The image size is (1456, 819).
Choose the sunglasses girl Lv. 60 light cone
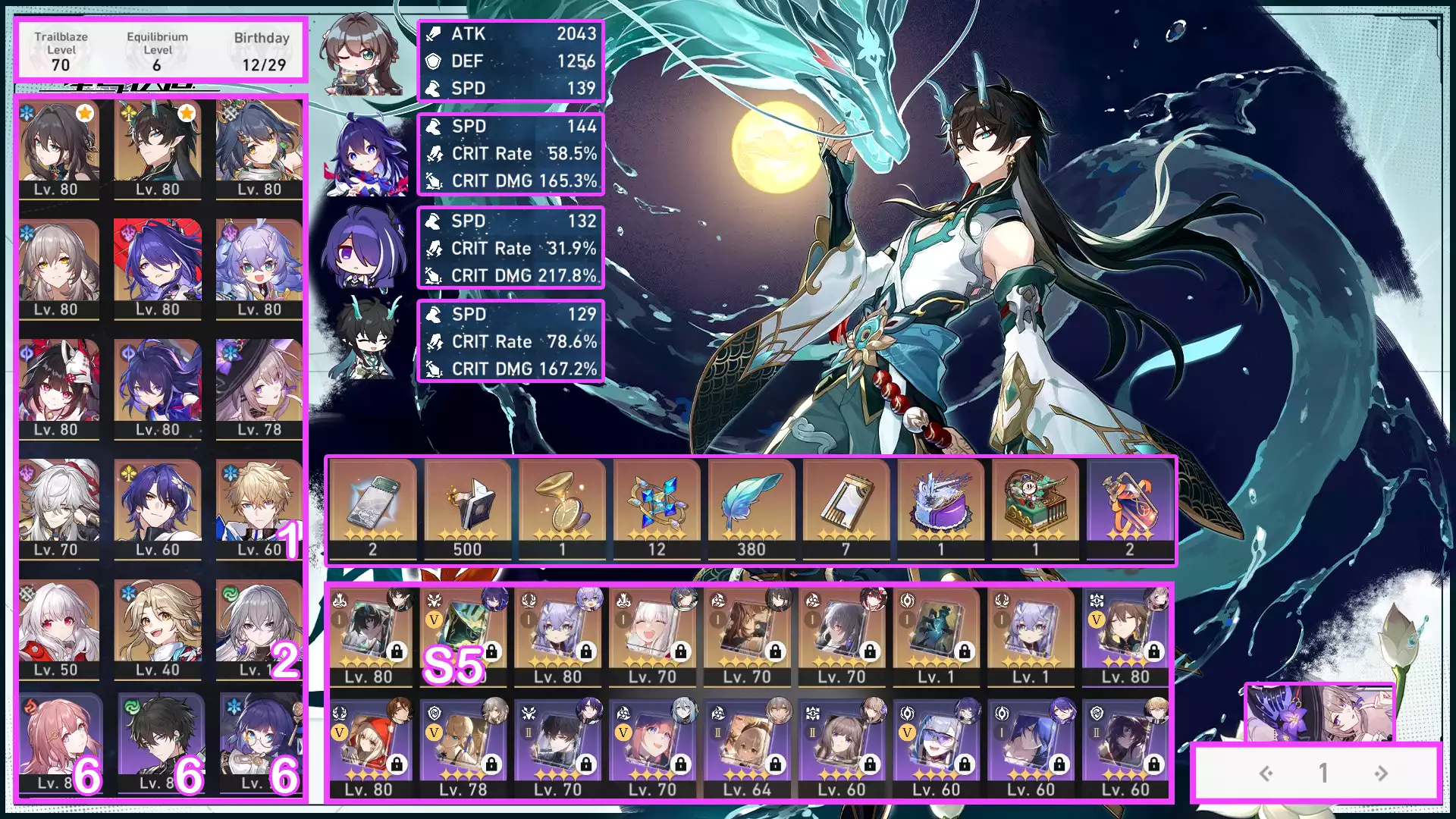pos(937,747)
